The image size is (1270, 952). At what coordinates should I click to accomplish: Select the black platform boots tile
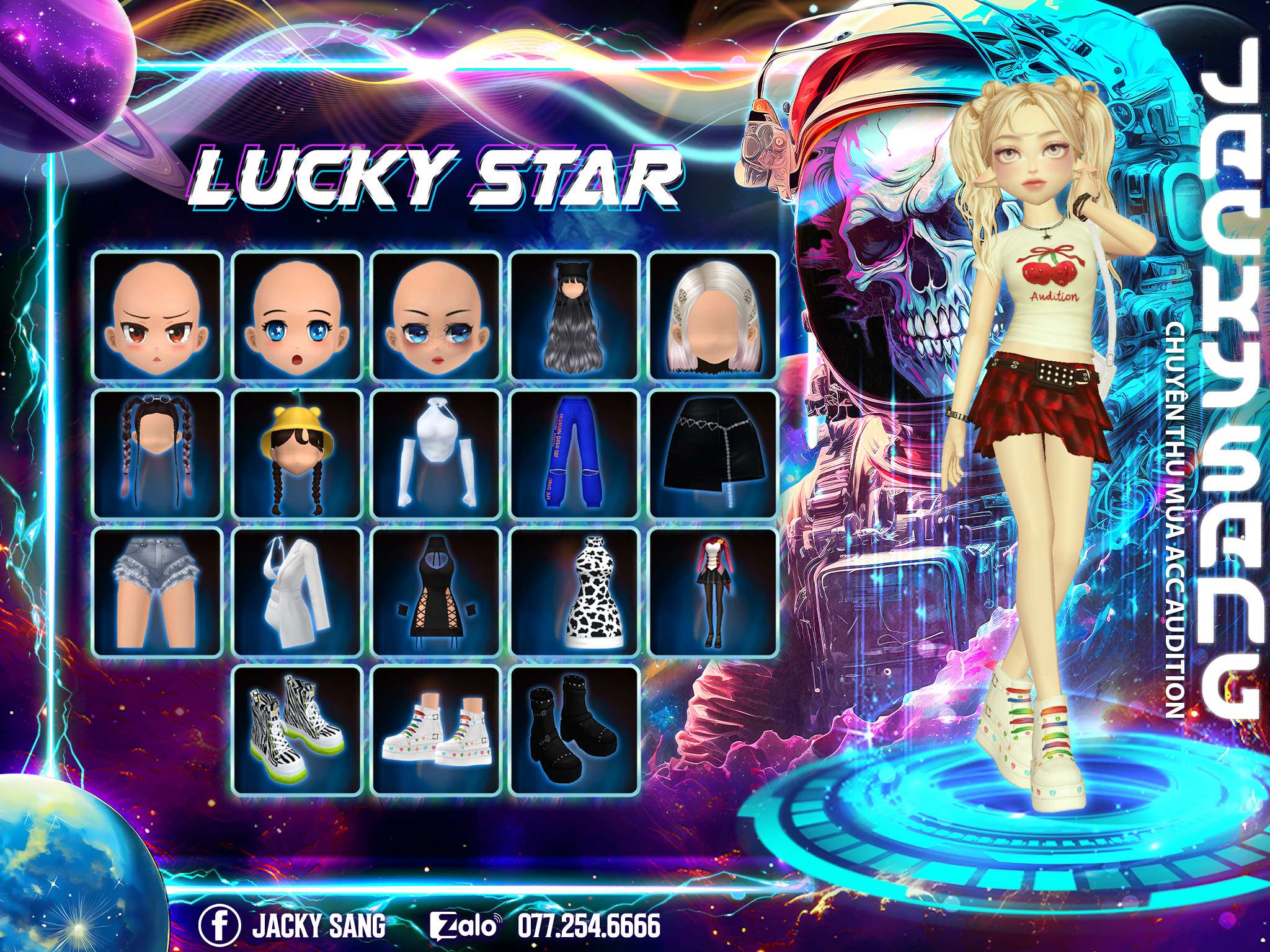[x=574, y=730]
